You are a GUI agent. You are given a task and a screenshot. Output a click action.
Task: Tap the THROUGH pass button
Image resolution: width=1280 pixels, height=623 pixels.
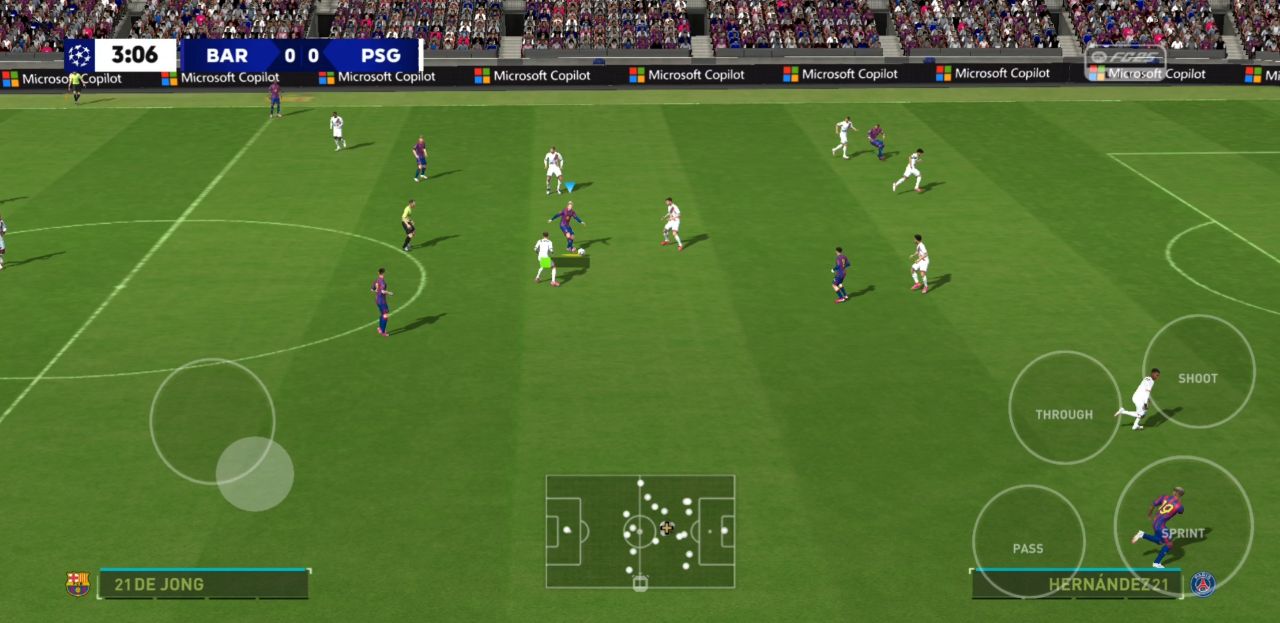tap(1064, 408)
